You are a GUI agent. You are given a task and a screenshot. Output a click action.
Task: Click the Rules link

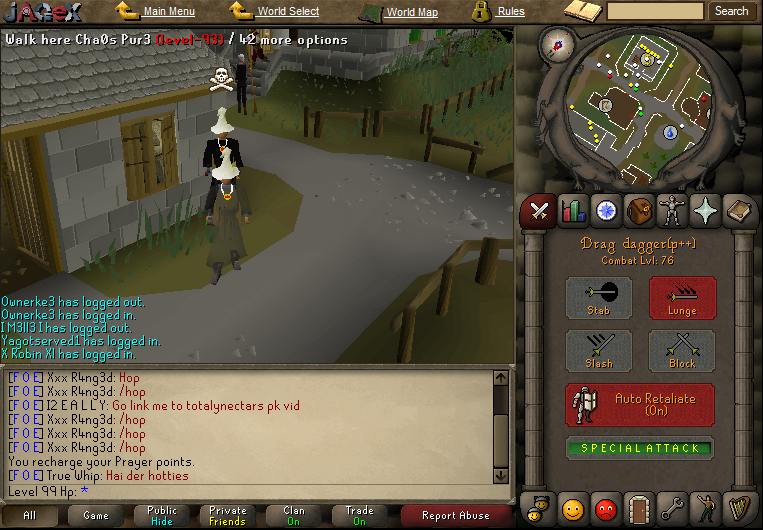[x=510, y=12]
